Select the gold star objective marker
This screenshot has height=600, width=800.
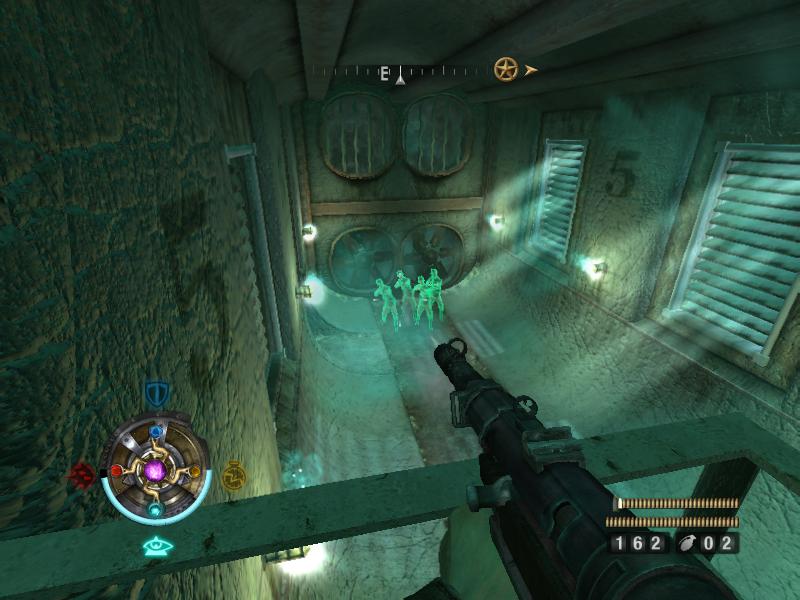tap(505, 69)
